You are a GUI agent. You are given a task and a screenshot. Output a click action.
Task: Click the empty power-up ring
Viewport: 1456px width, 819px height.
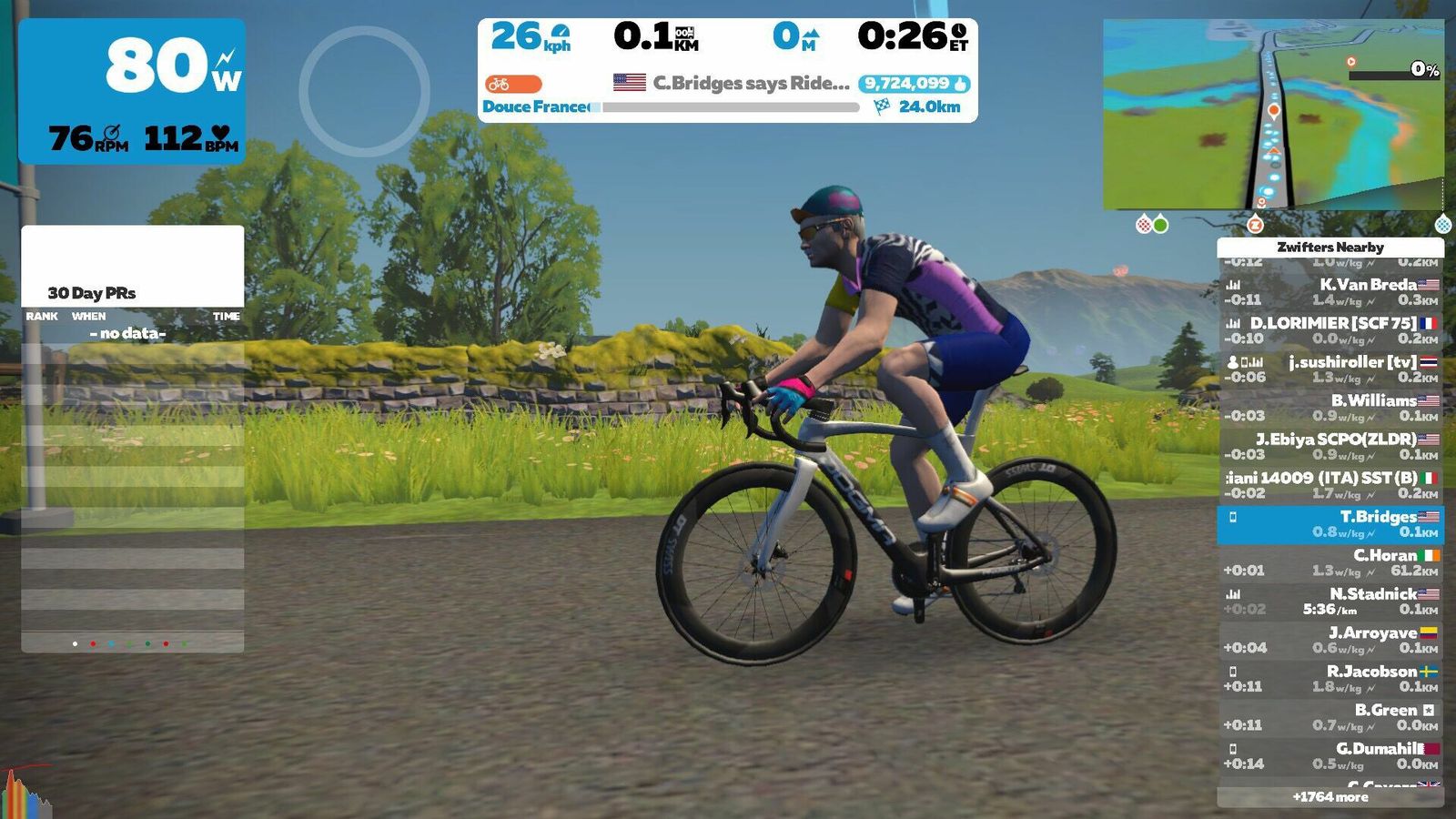[x=364, y=91]
